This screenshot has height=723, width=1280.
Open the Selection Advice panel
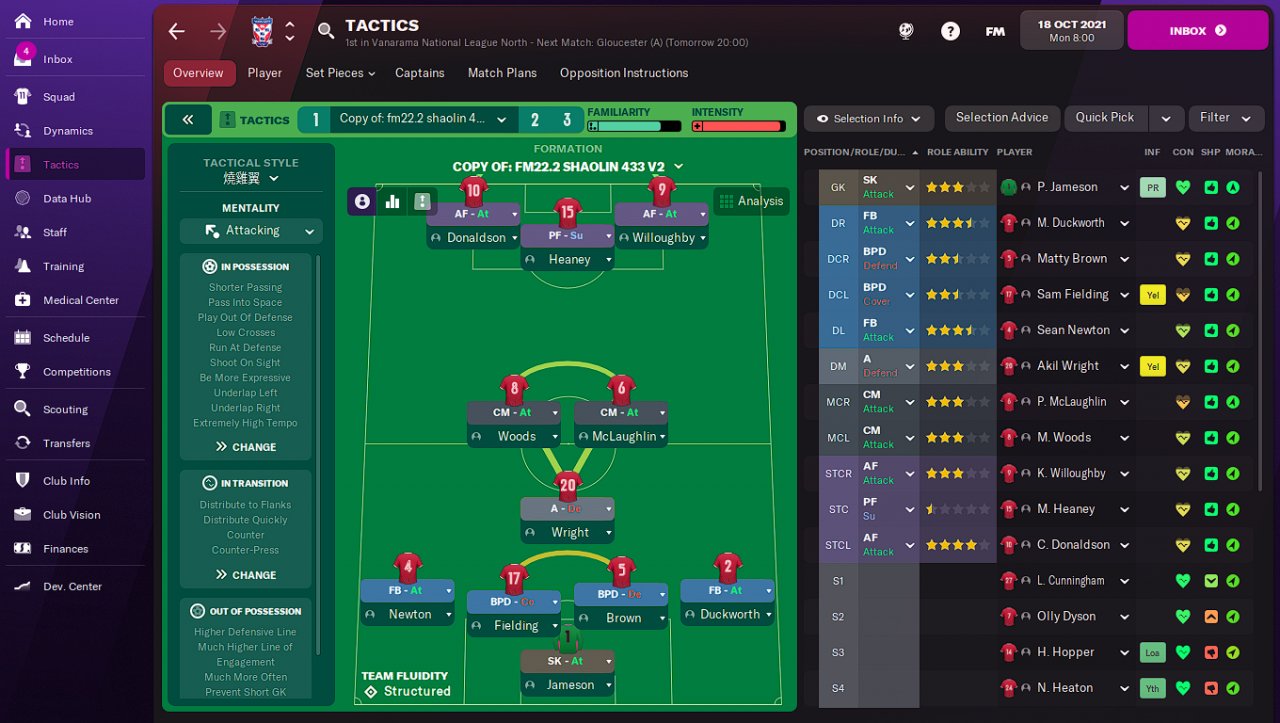click(1001, 118)
